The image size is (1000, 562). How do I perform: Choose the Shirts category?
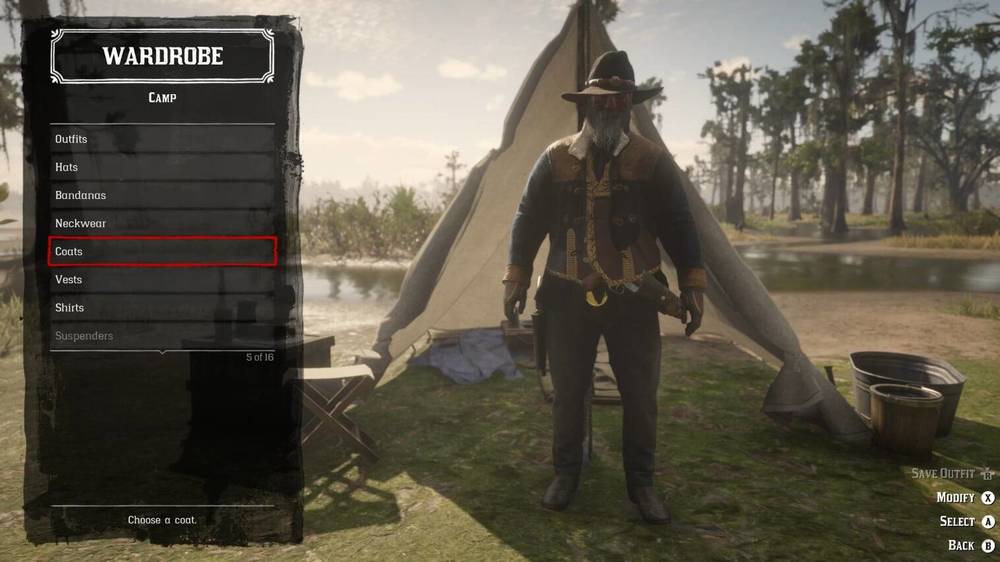(x=162, y=307)
